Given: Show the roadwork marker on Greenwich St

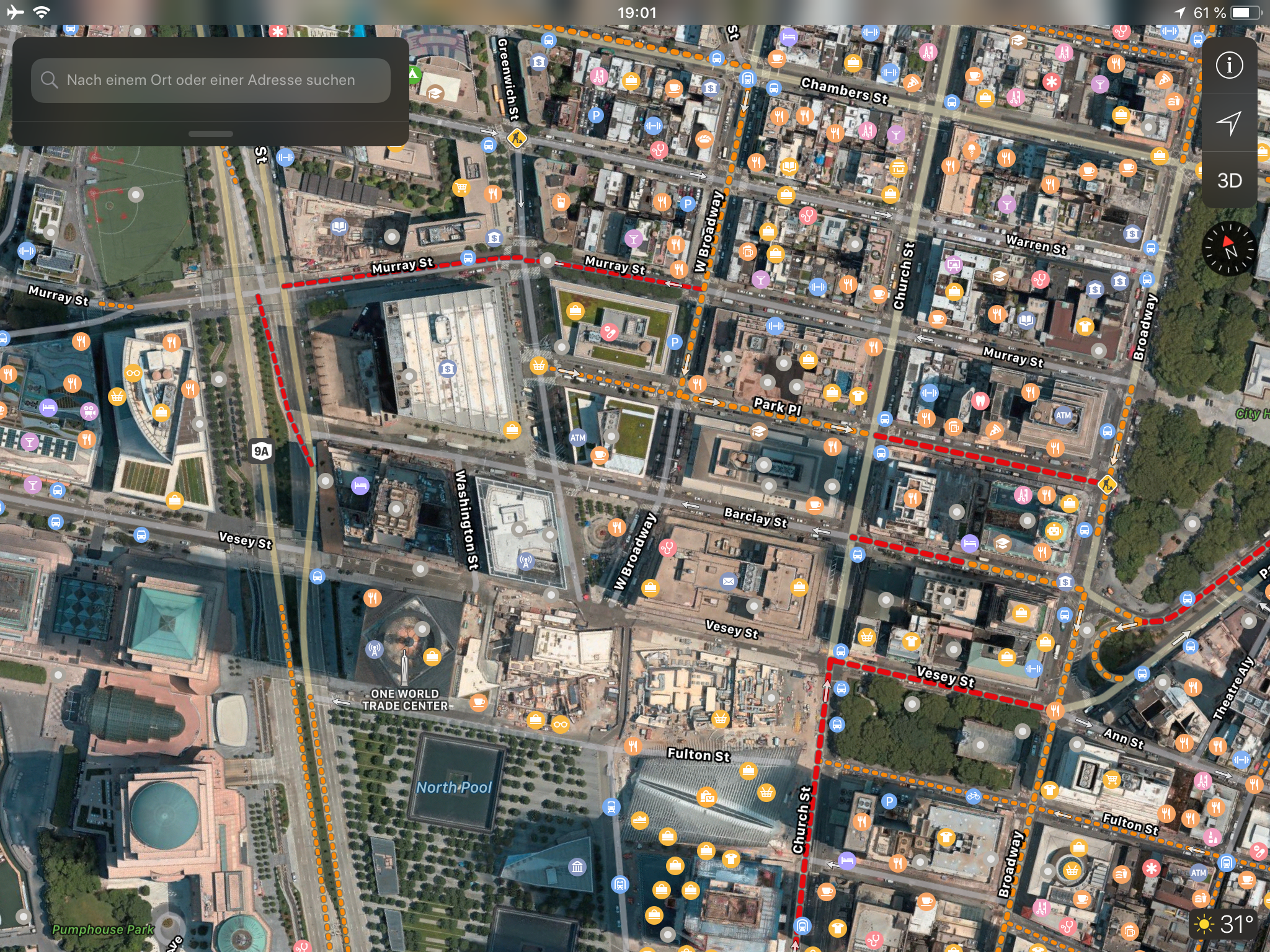Looking at the screenshot, I should click(517, 138).
